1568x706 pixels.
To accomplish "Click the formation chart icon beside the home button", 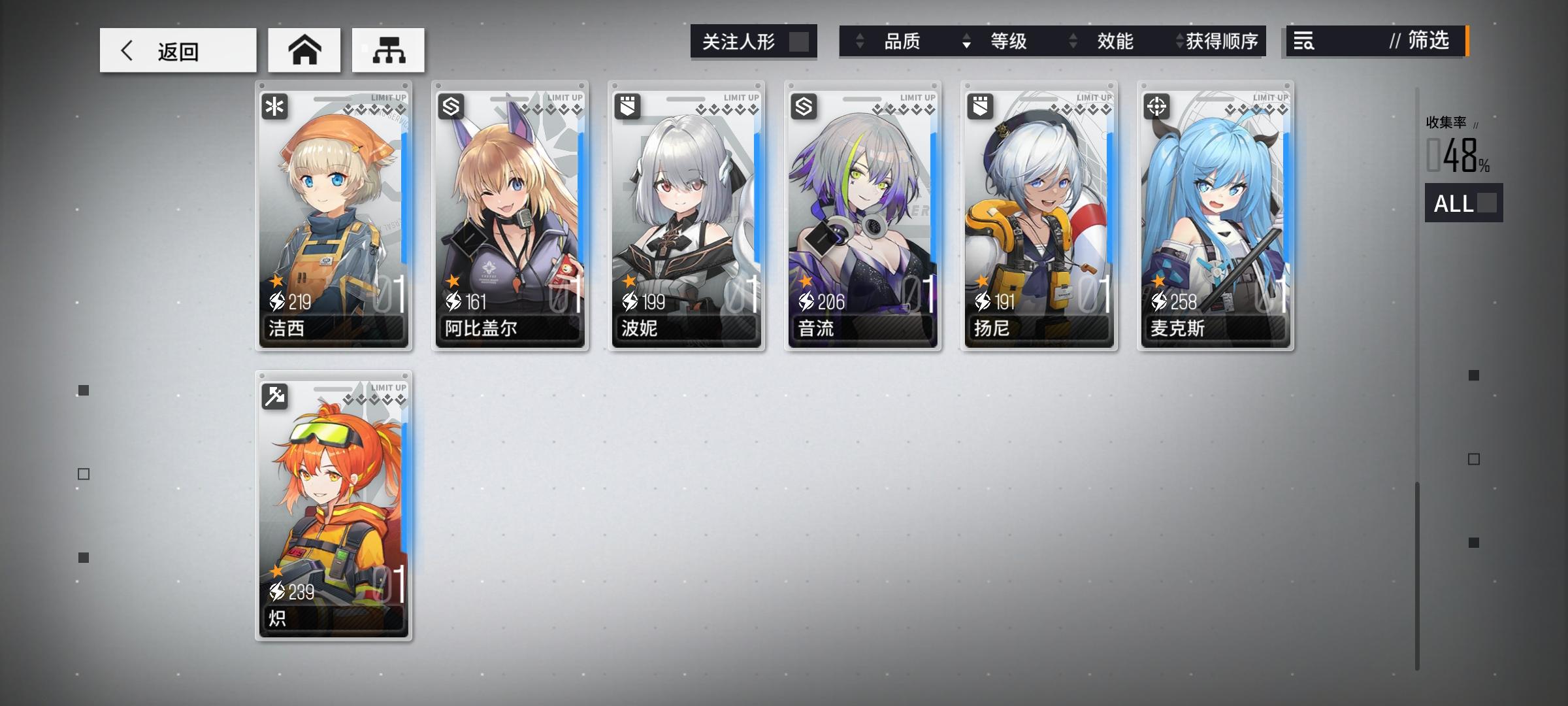I will [388, 50].
